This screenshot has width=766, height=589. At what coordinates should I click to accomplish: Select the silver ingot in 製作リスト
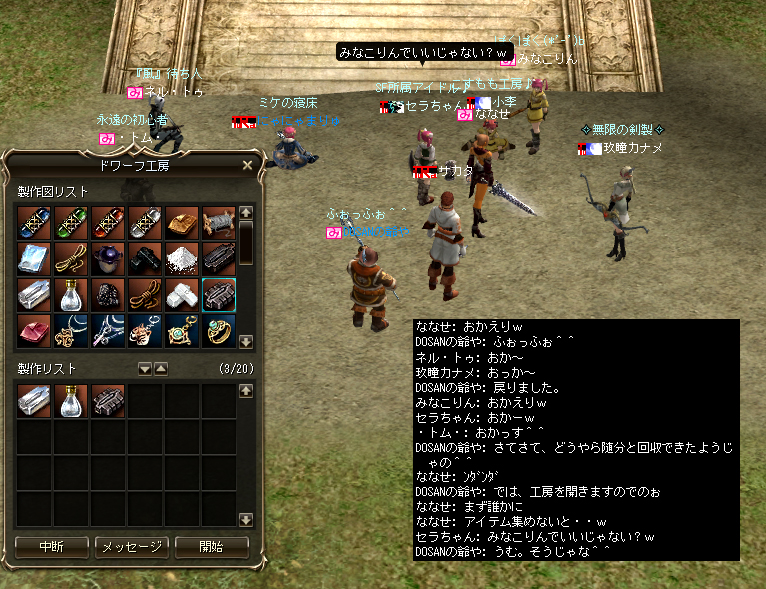[33, 401]
